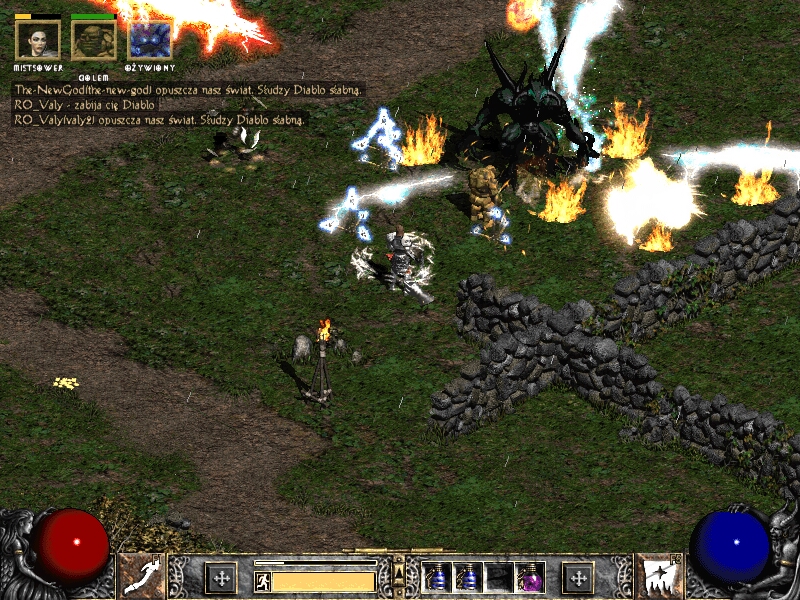Viewport: 800px width, 600px height.
Task: Choose the Ożywiony revived minion portrait
Action: pos(150,40)
